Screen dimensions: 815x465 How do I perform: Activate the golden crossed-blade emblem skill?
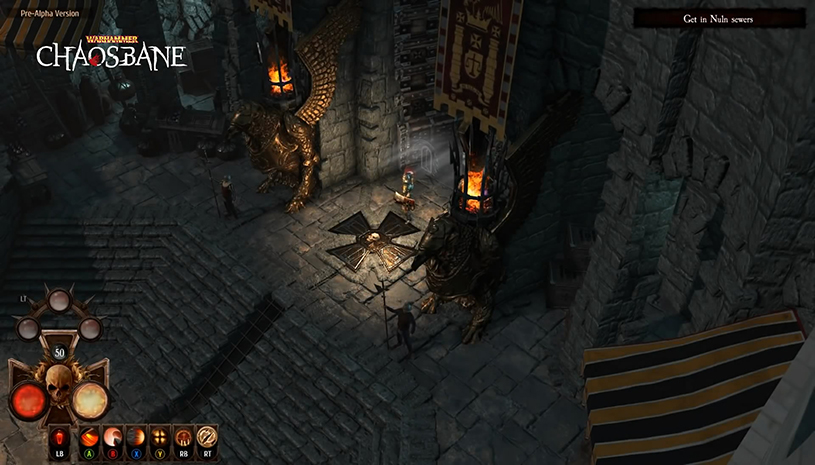coord(207,437)
